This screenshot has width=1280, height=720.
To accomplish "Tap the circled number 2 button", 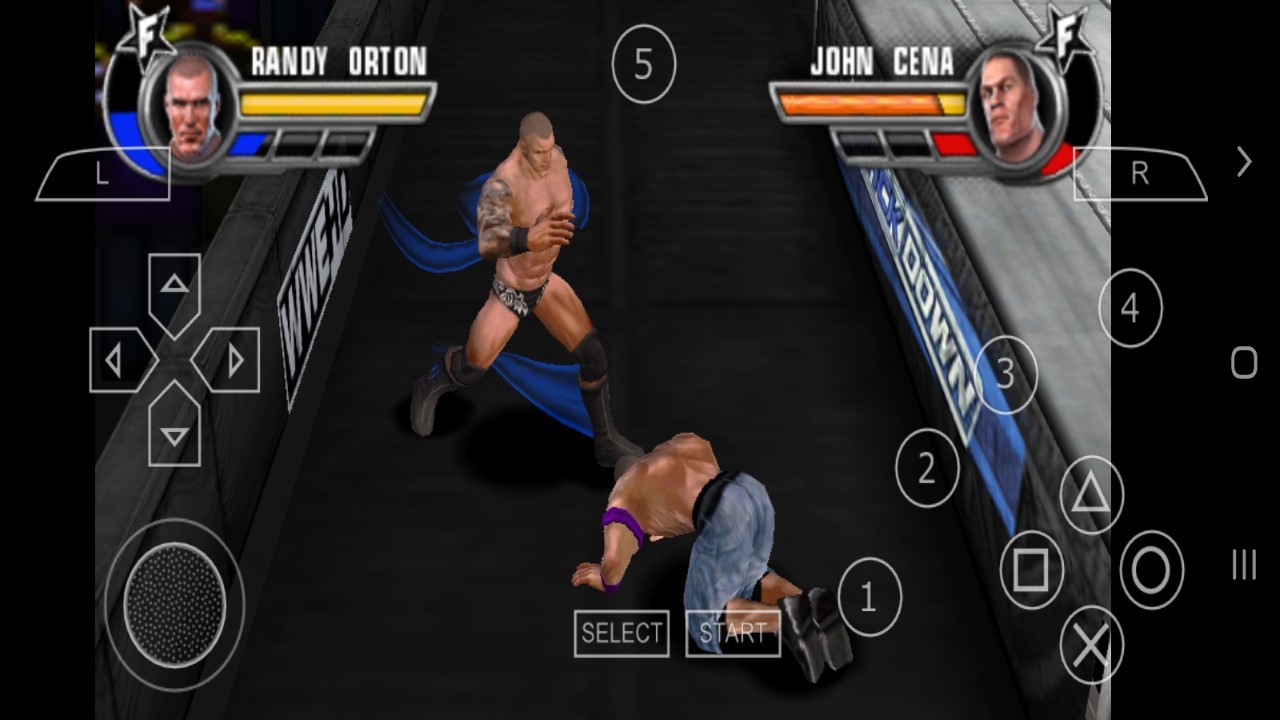I will point(927,468).
